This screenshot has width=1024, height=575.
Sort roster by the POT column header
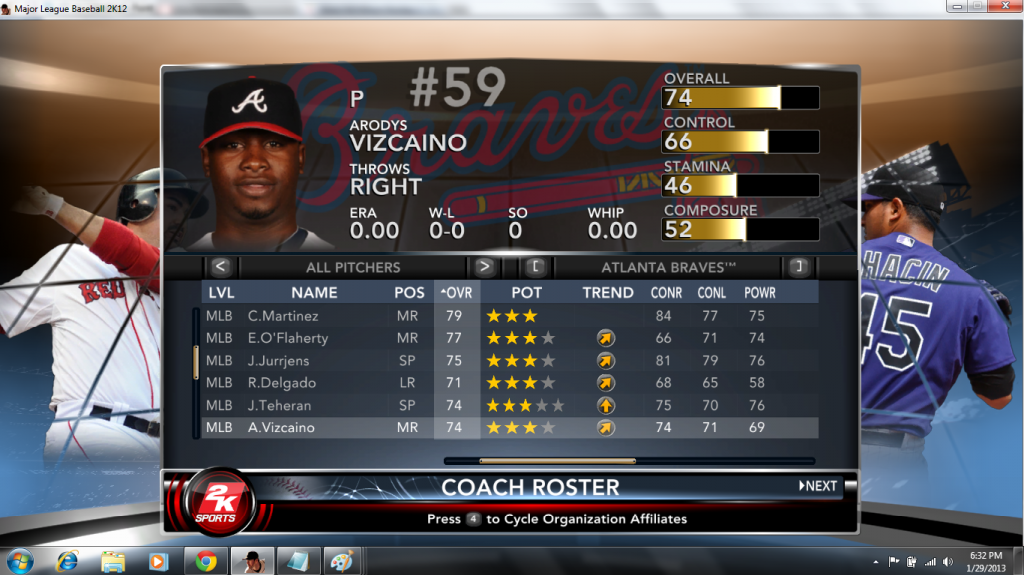pyautogui.click(x=527, y=293)
